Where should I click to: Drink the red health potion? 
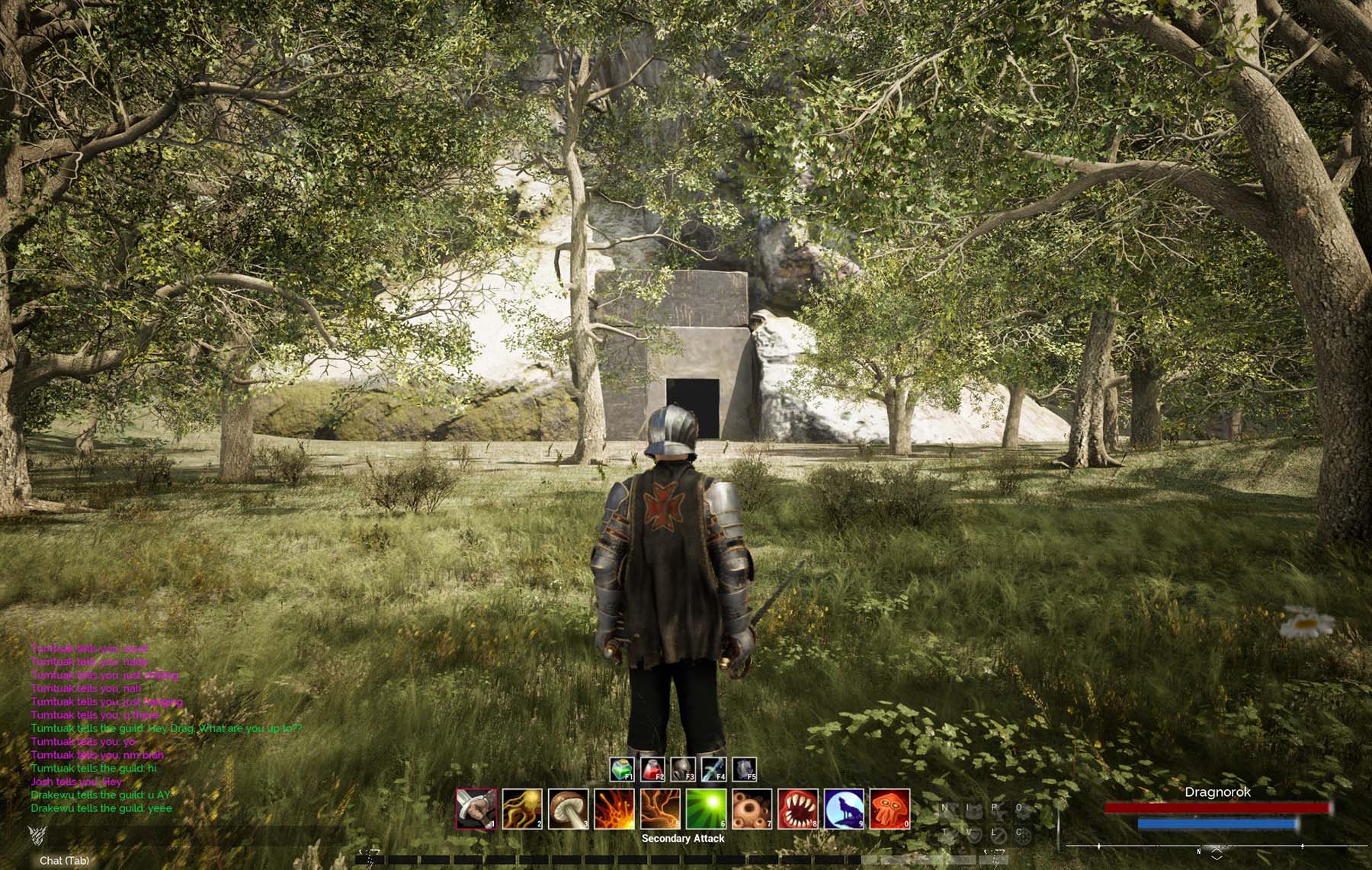point(652,769)
